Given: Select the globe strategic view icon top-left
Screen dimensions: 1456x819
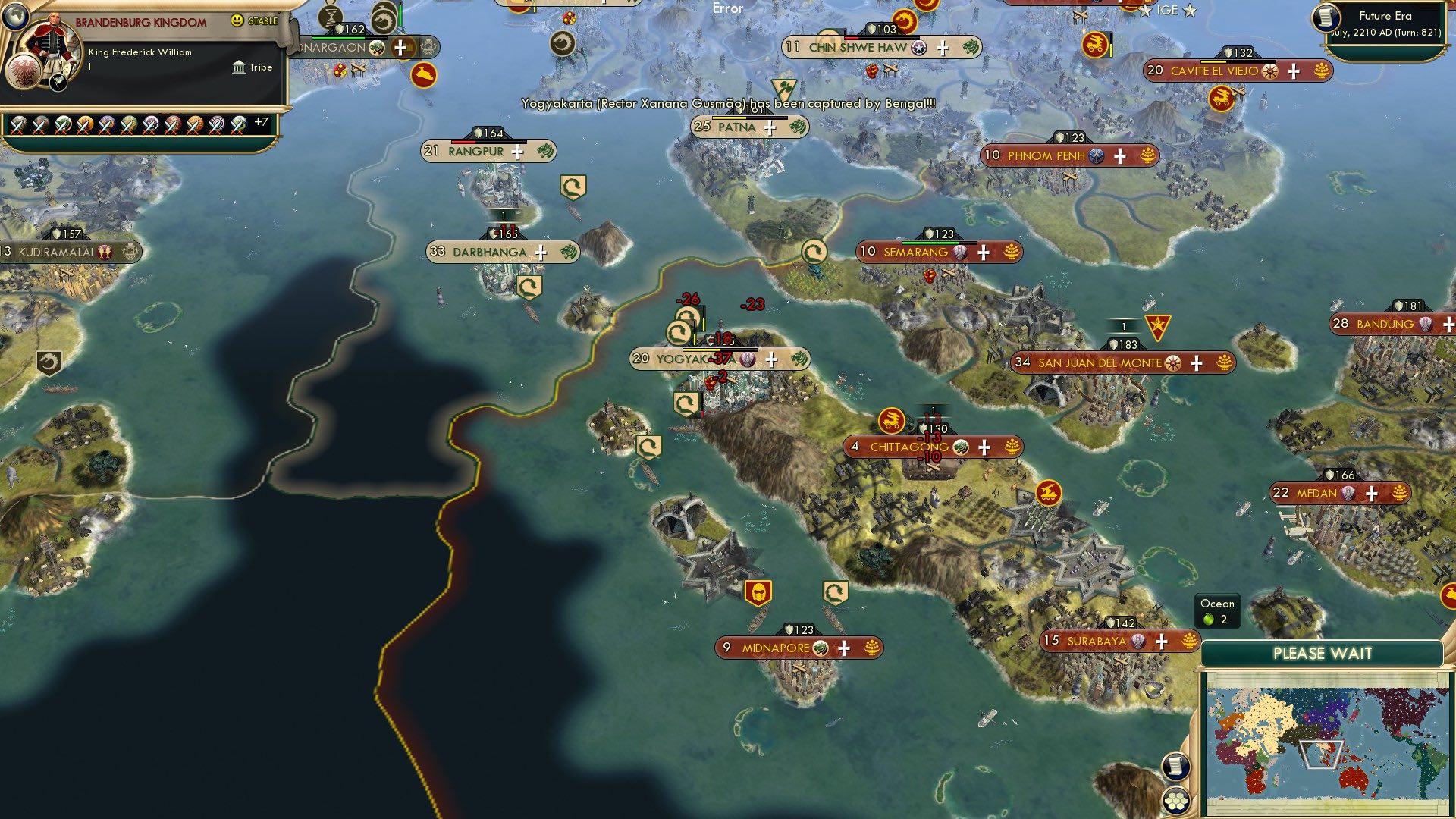Looking at the screenshot, I should click(x=14, y=17).
